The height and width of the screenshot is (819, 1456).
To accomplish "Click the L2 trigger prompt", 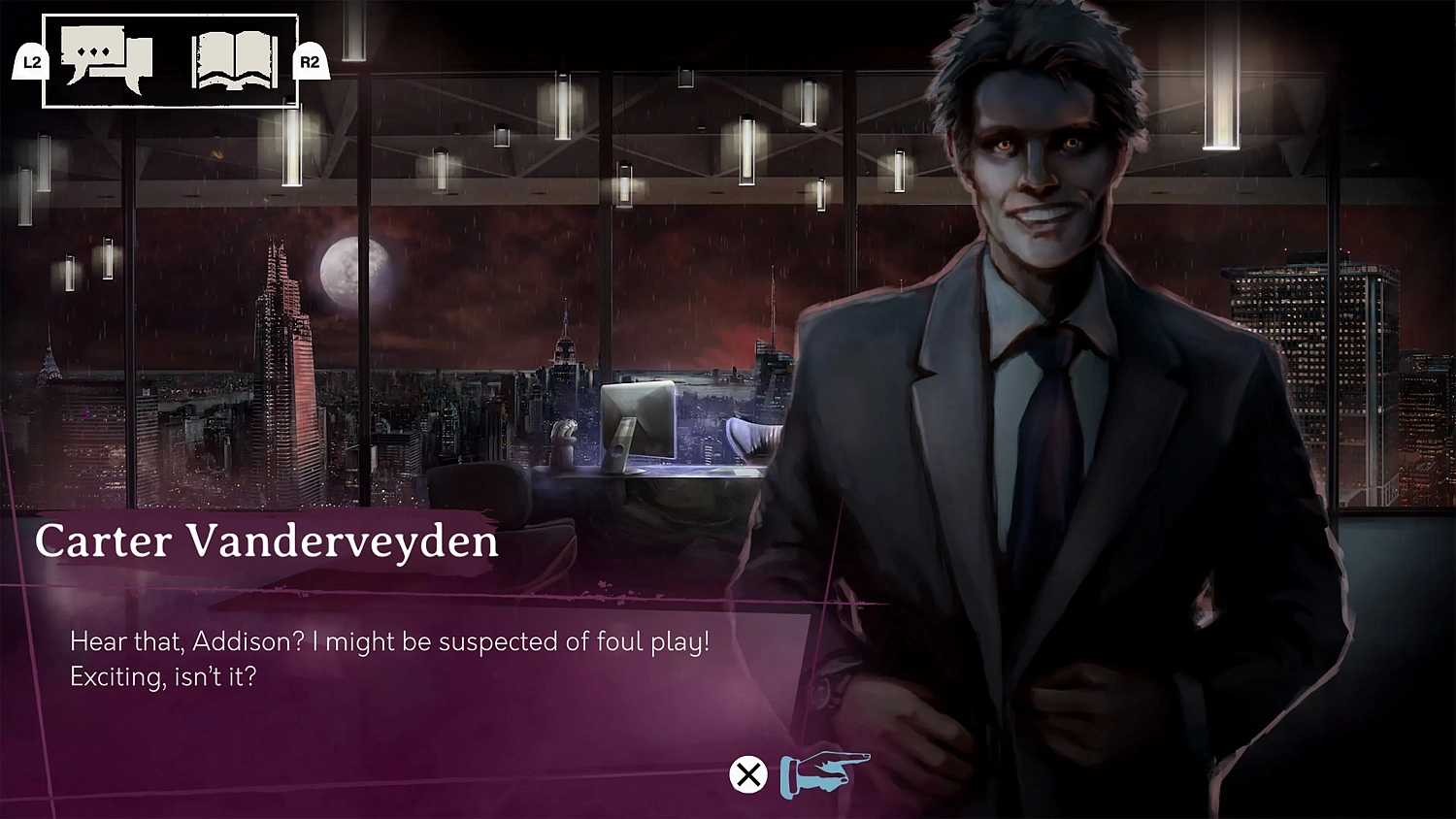I will [x=28, y=63].
